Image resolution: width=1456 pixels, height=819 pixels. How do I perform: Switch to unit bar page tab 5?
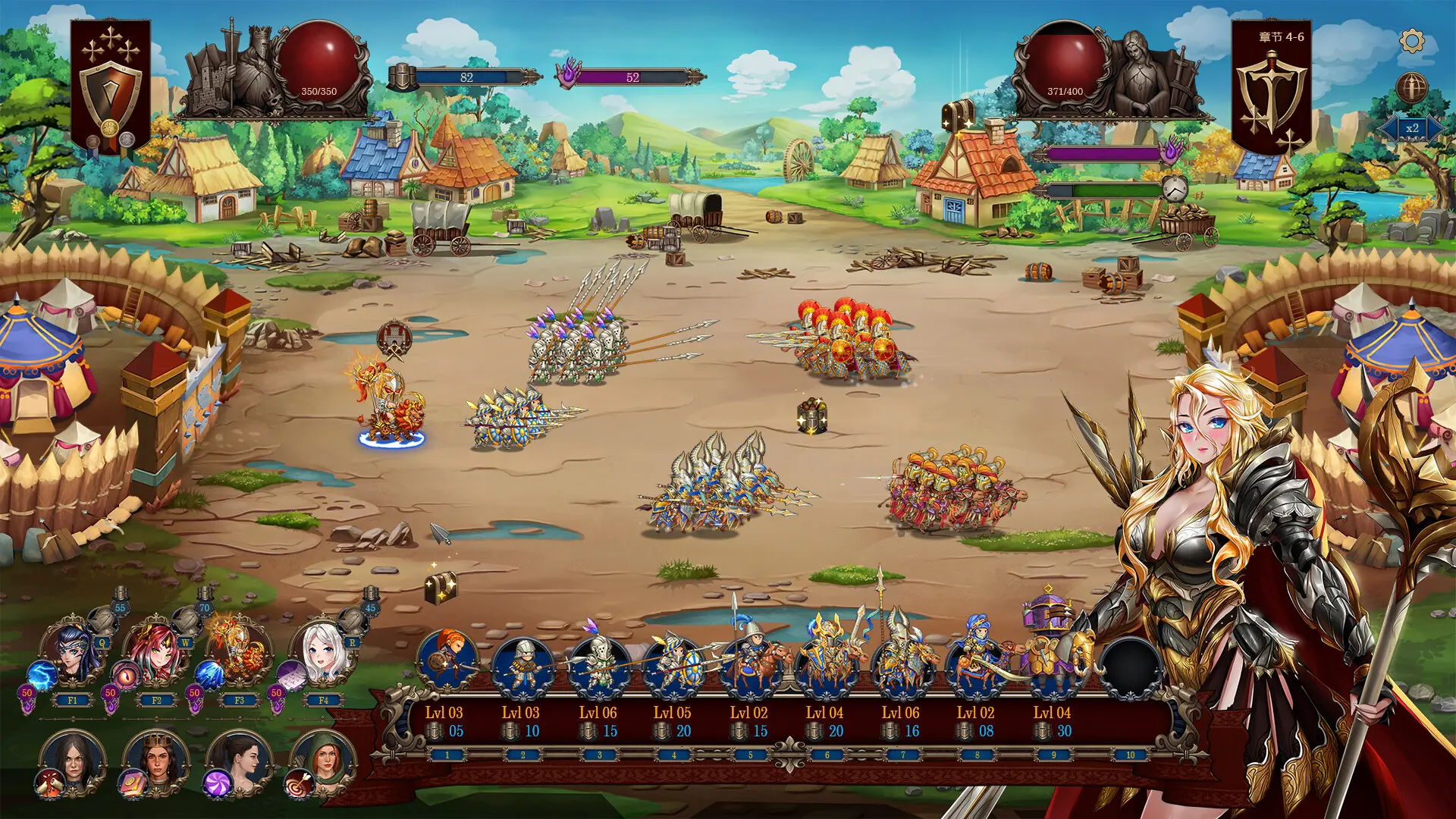coord(749,753)
